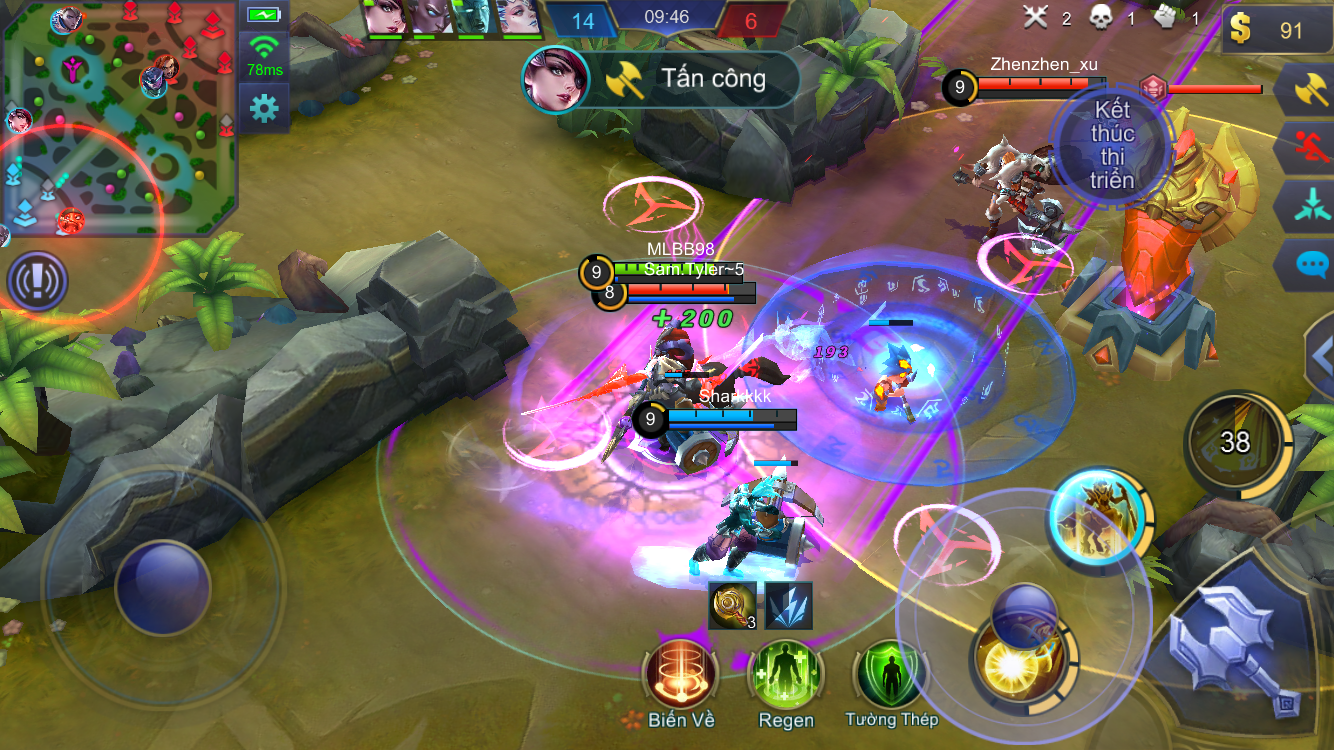
Task: Use the golden key equipment item
Action: [733, 606]
